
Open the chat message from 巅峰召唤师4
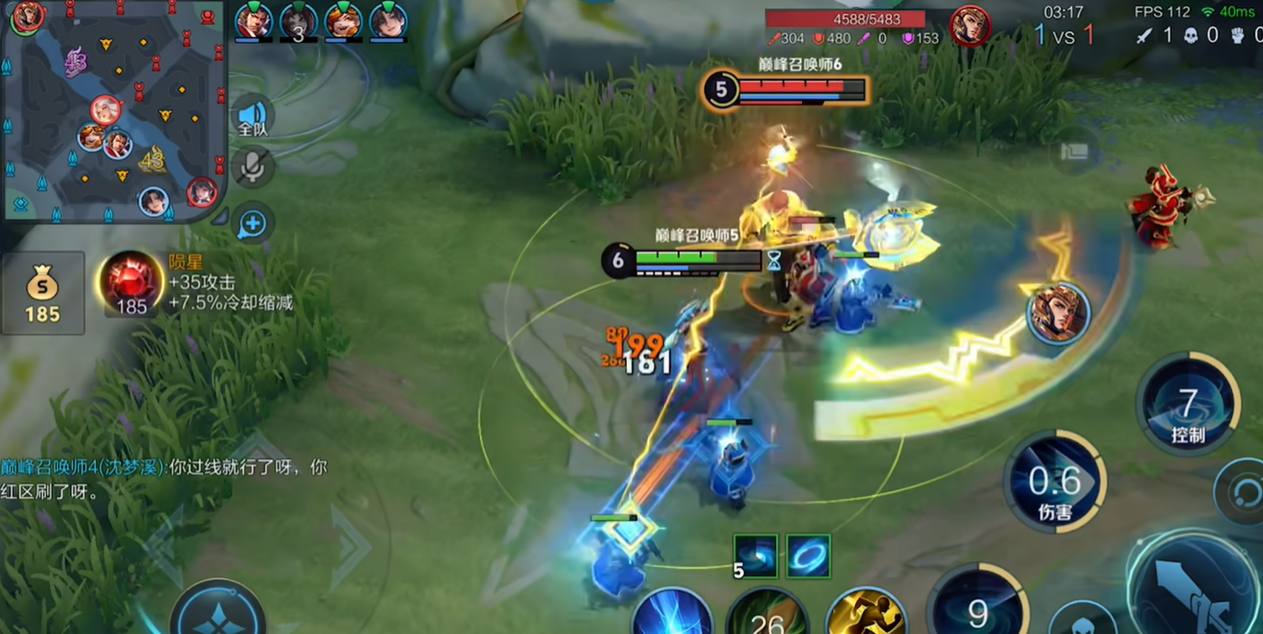(x=164, y=479)
